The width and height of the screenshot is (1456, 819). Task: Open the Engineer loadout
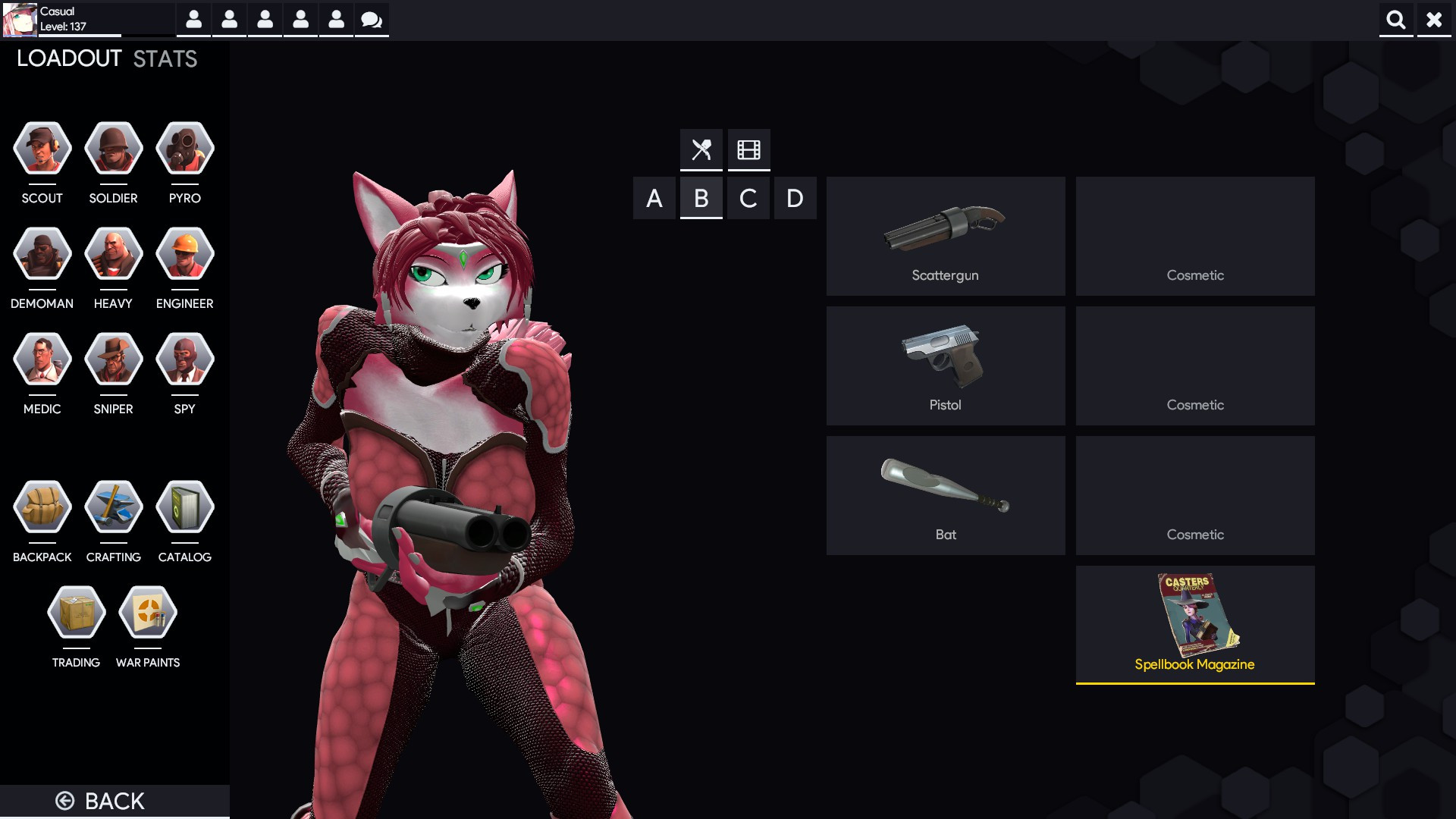pos(184,253)
